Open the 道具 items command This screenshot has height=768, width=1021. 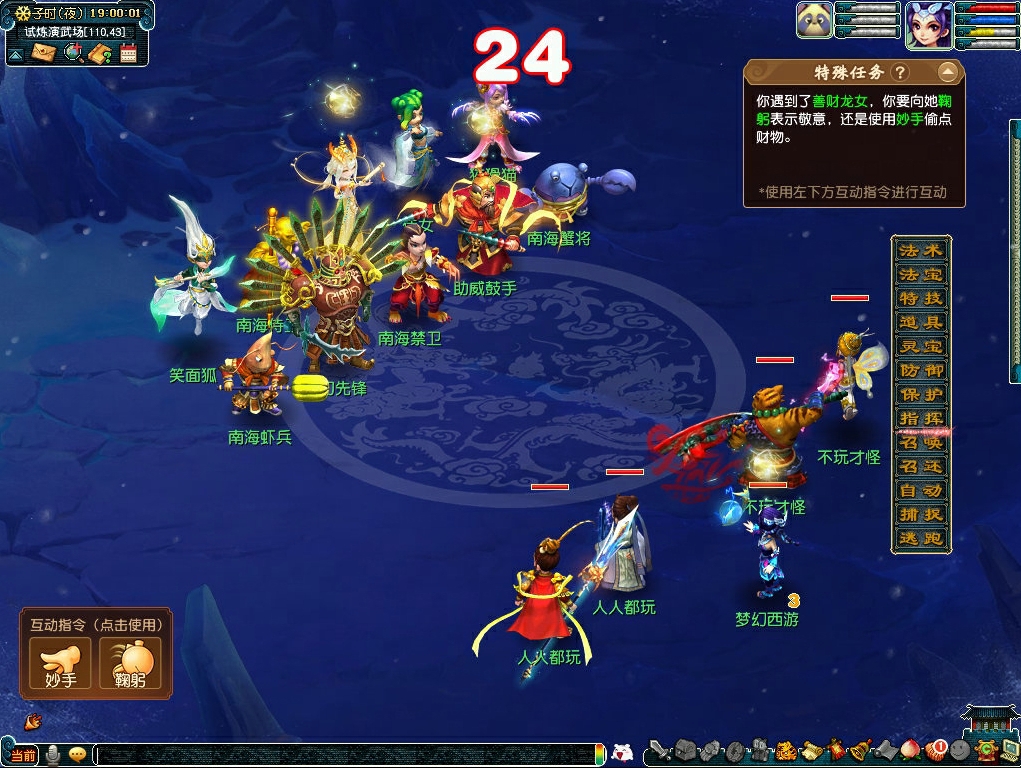(x=920, y=322)
